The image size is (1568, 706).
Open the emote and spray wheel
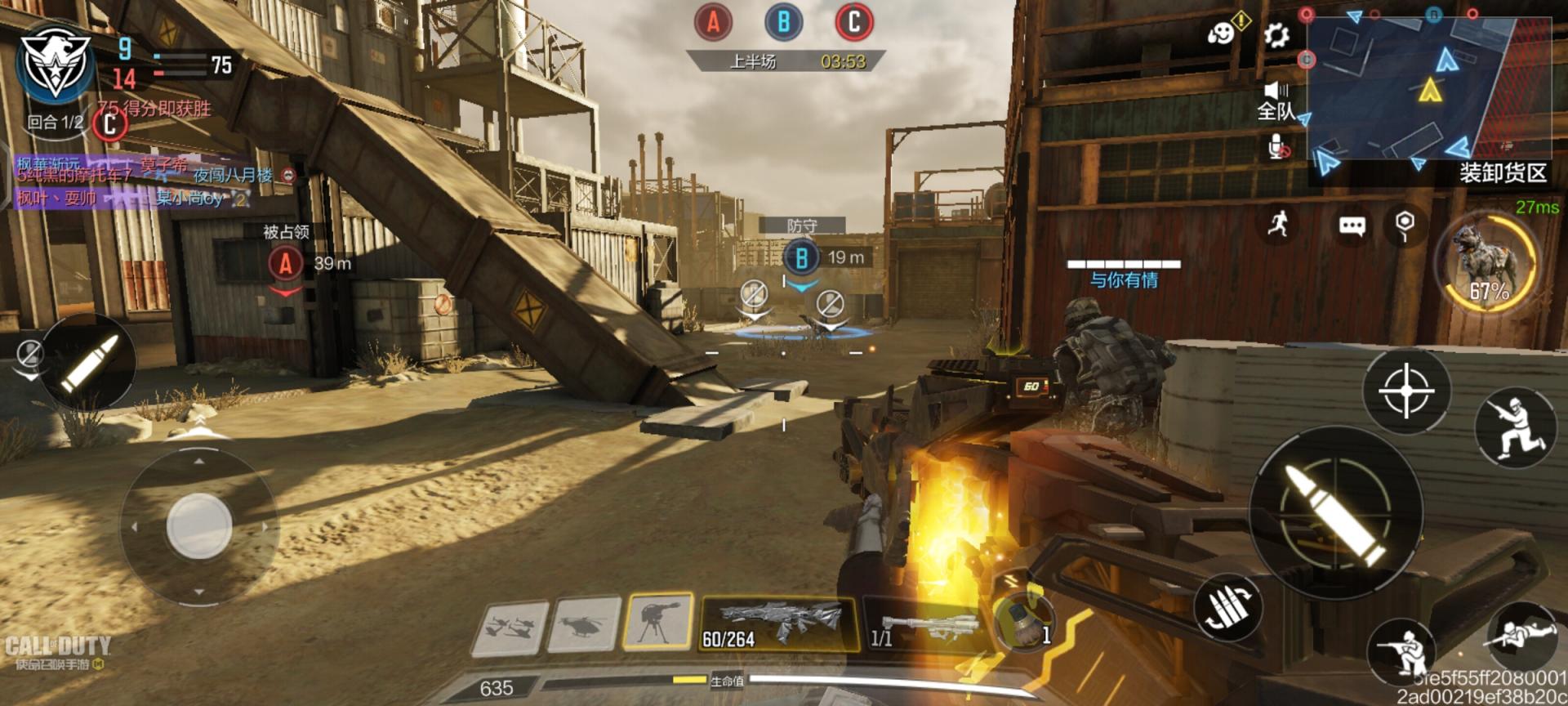point(1222,34)
